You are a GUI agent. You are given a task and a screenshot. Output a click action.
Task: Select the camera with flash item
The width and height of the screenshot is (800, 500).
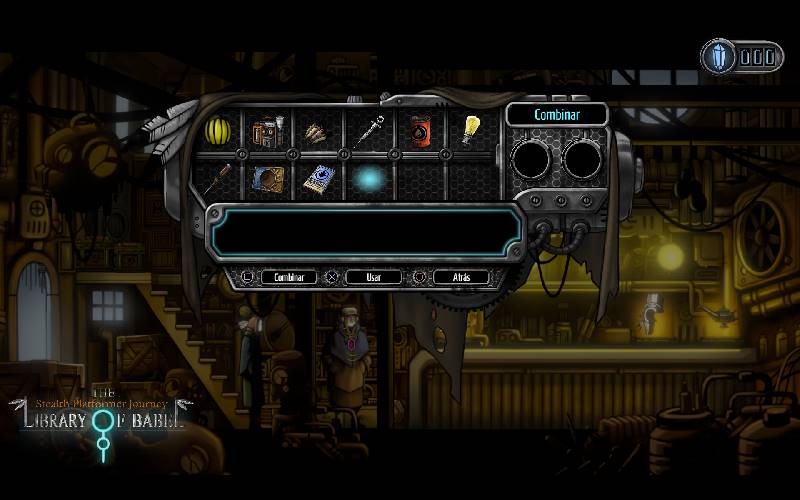pyautogui.click(x=268, y=131)
